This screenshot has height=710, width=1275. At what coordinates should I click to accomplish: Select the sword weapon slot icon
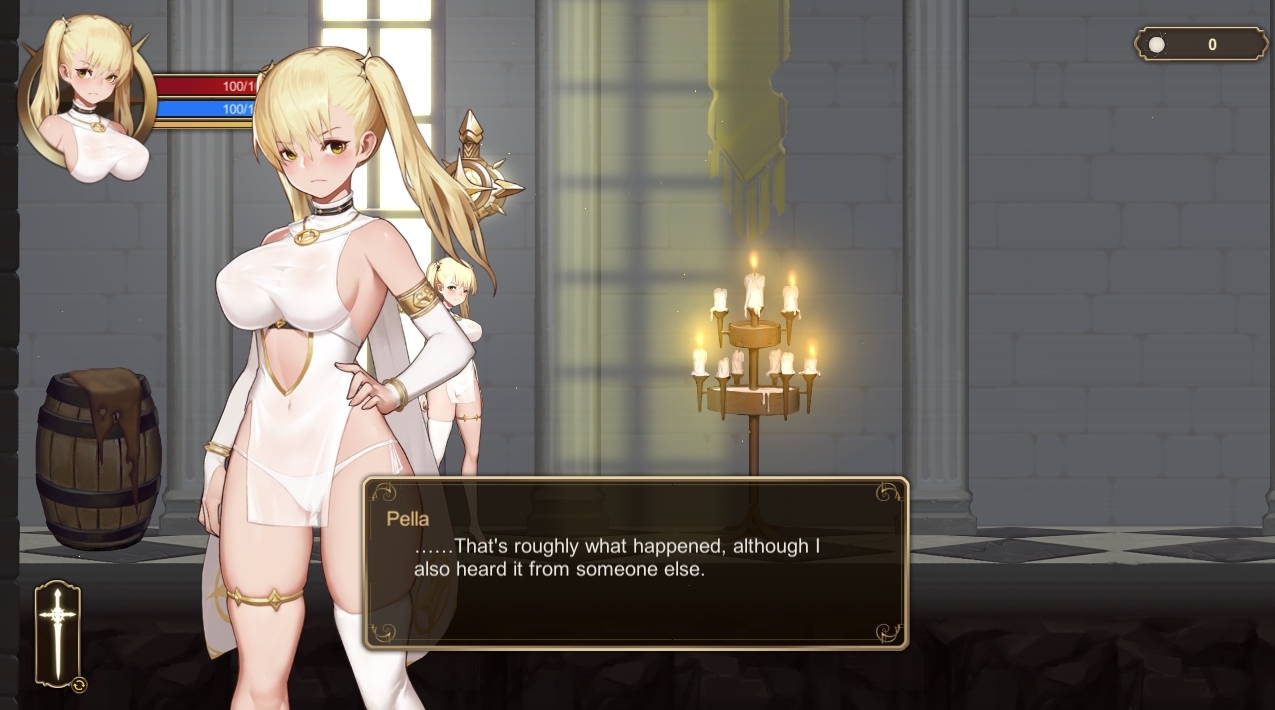tap(57, 633)
